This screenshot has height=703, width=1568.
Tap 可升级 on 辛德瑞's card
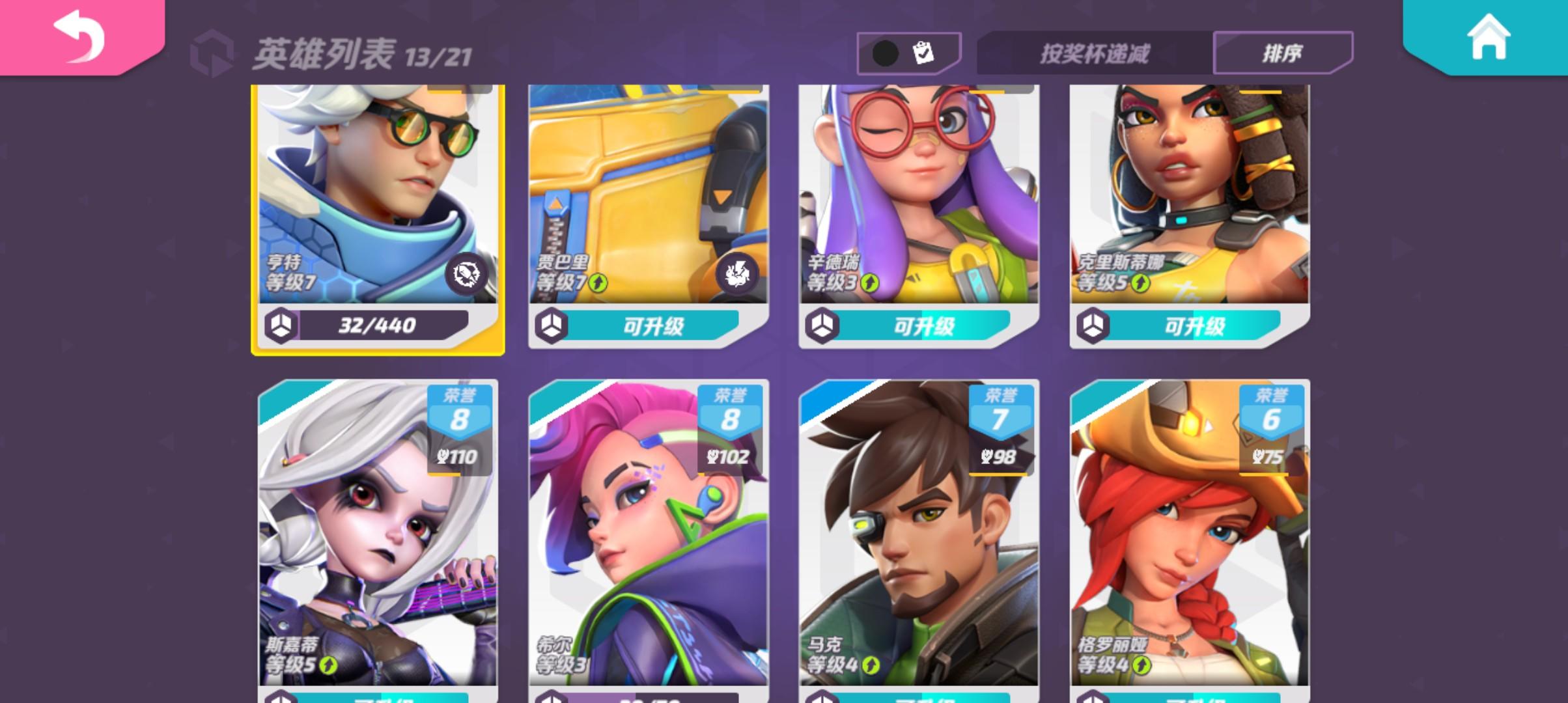[x=927, y=325]
